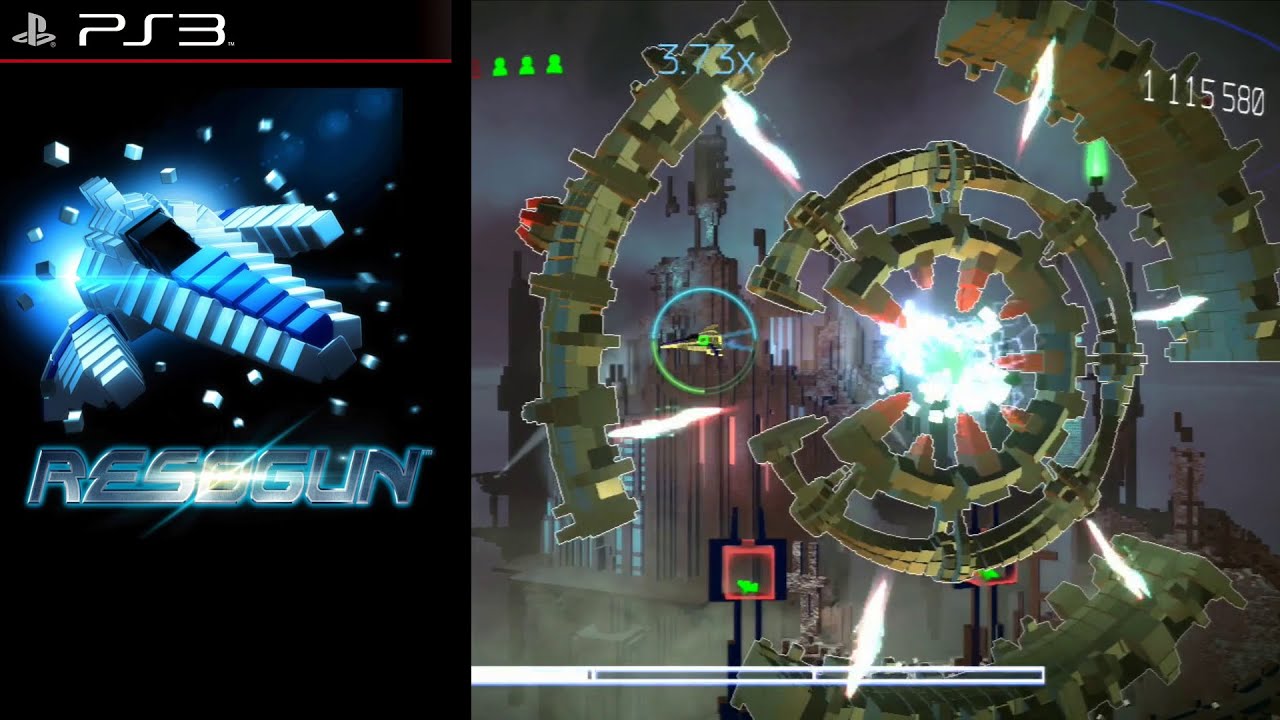Toggle the green human in the right red cage
This screenshot has height=720, width=1280.
pyautogui.click(x=988, y=575)
